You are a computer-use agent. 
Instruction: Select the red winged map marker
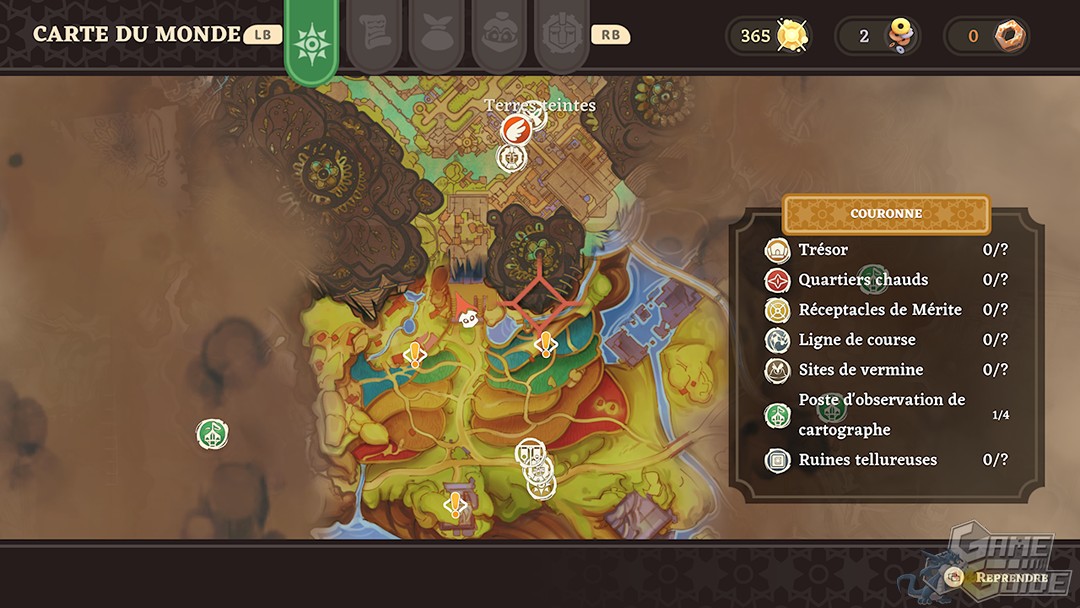[x=515, y=129]
